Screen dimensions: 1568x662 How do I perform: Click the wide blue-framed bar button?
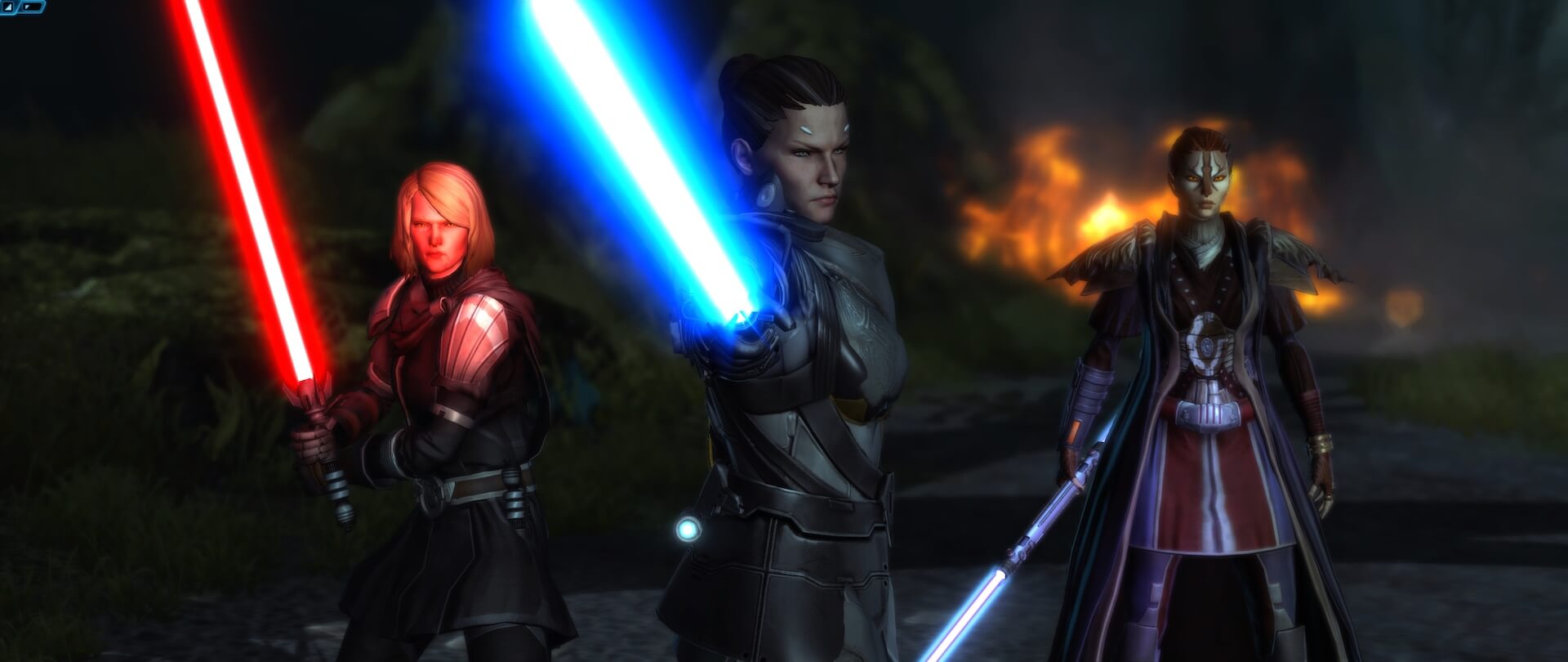[x=33, y=6]
